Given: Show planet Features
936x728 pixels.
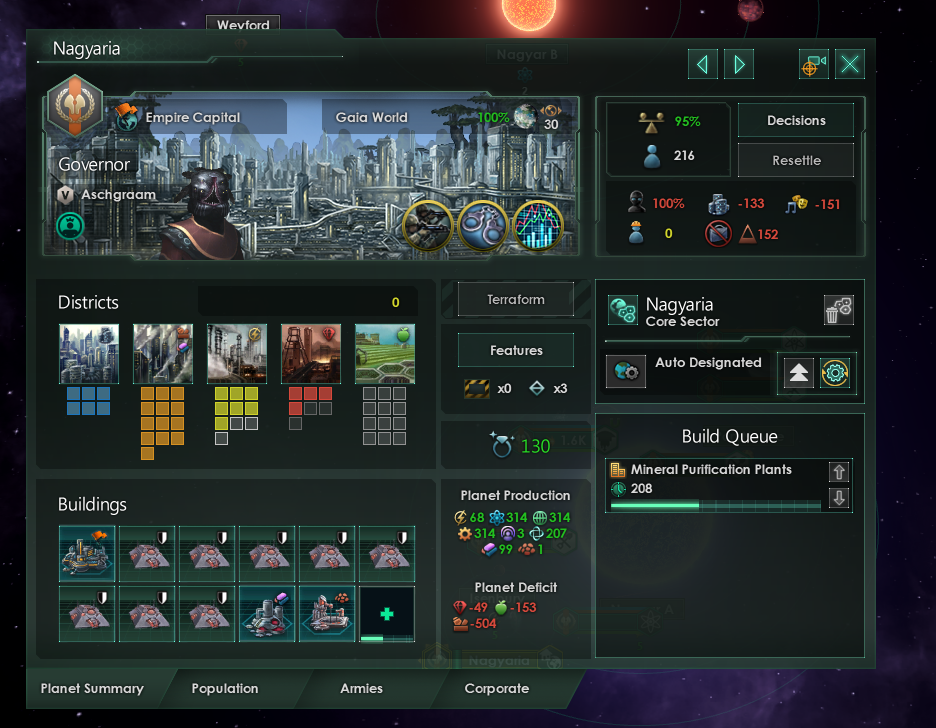Looking at the screenshot, I should point(516,351).
